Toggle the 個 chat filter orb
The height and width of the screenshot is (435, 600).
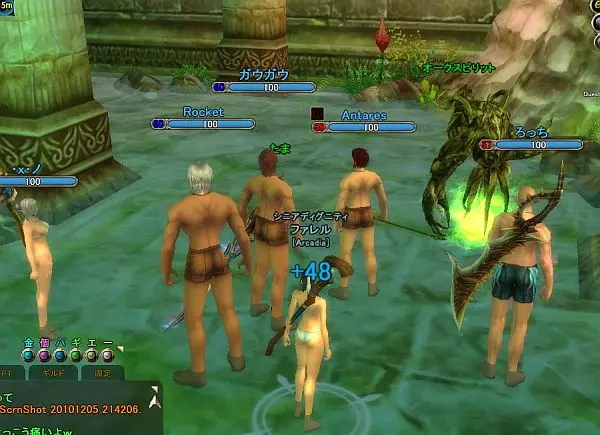[x=44, y=354]
